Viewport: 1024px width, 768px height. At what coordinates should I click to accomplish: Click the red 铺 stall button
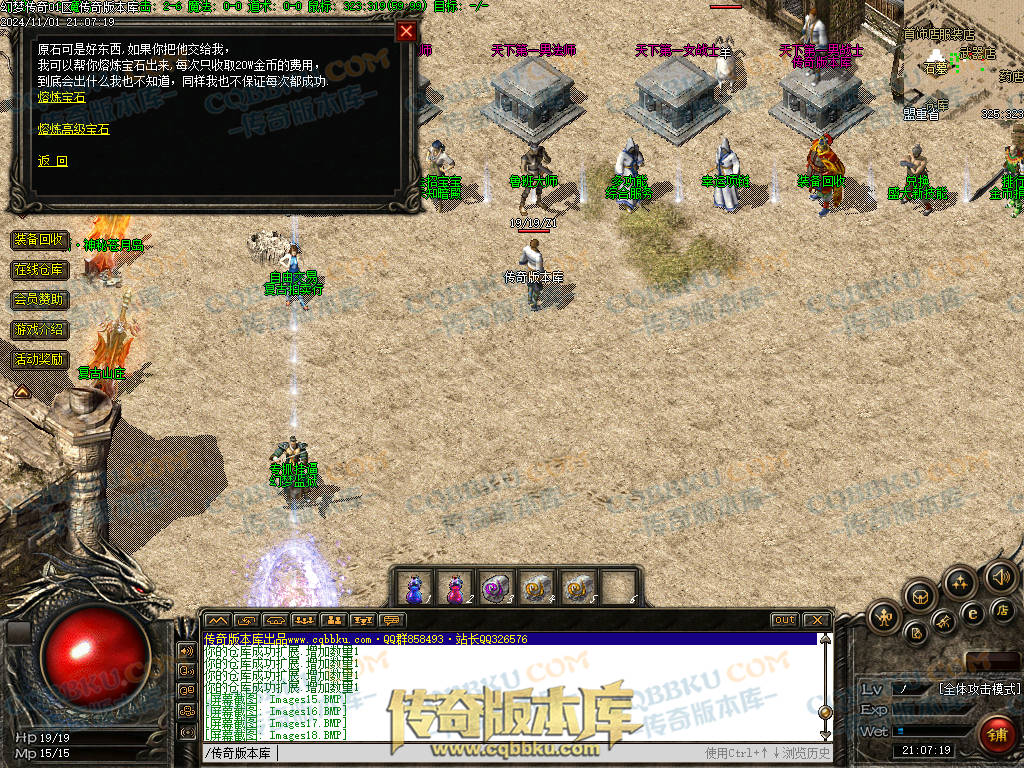point(995,734)
